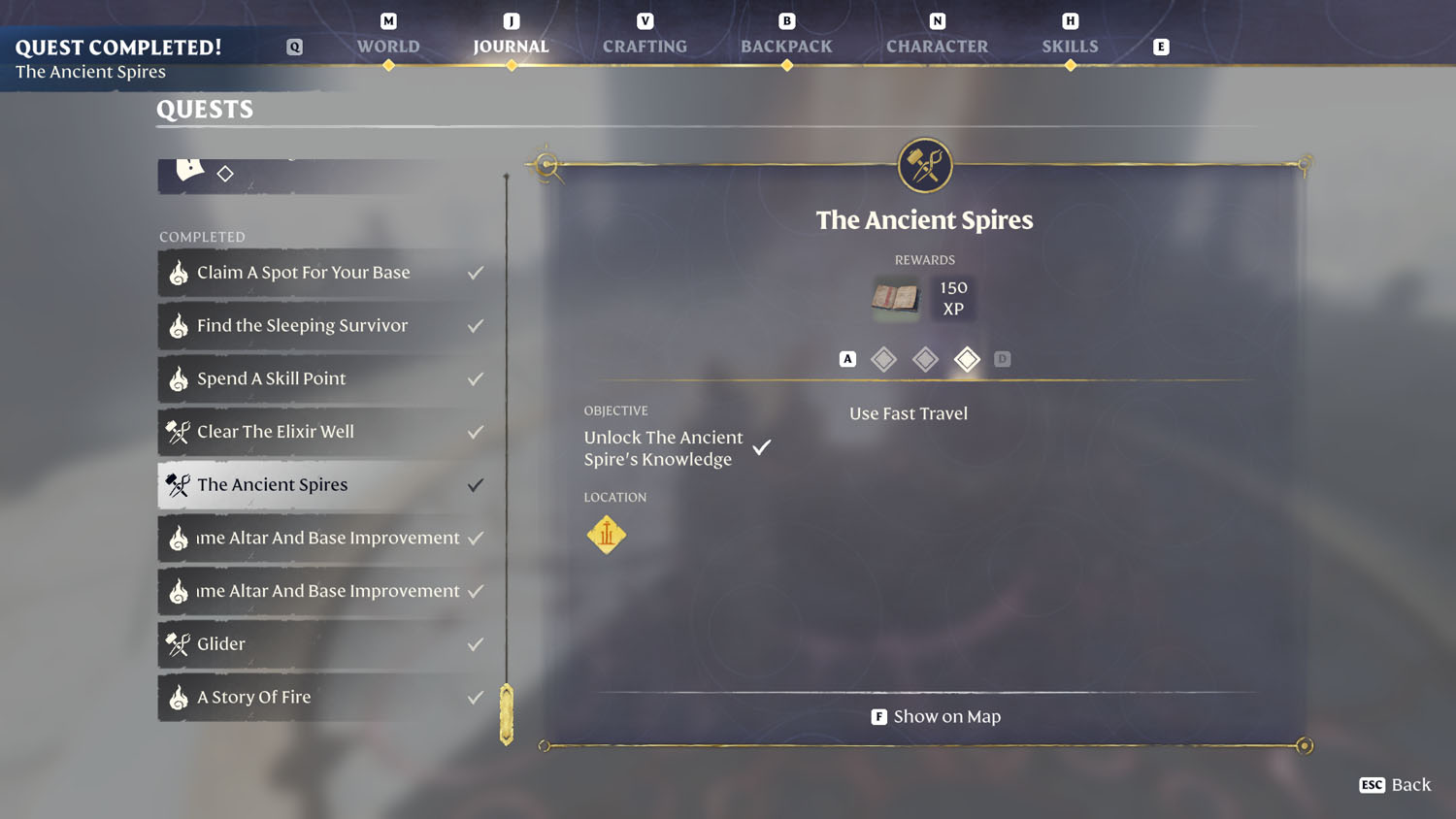Screen dimensions: 1456x819
Task: Switch to the World tab
Action: click(388, 46)
